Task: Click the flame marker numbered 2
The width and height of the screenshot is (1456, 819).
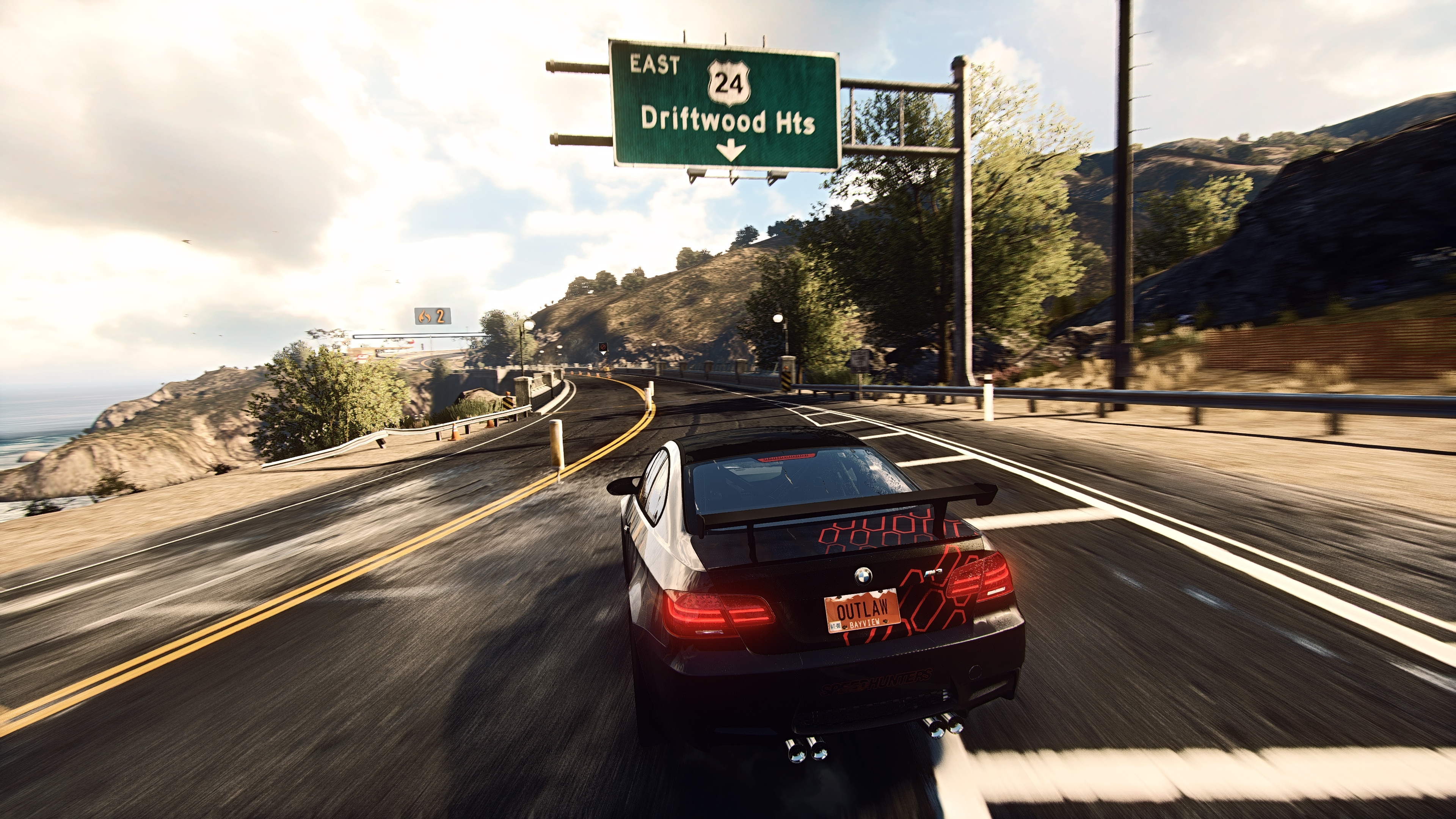Action: 432,316
